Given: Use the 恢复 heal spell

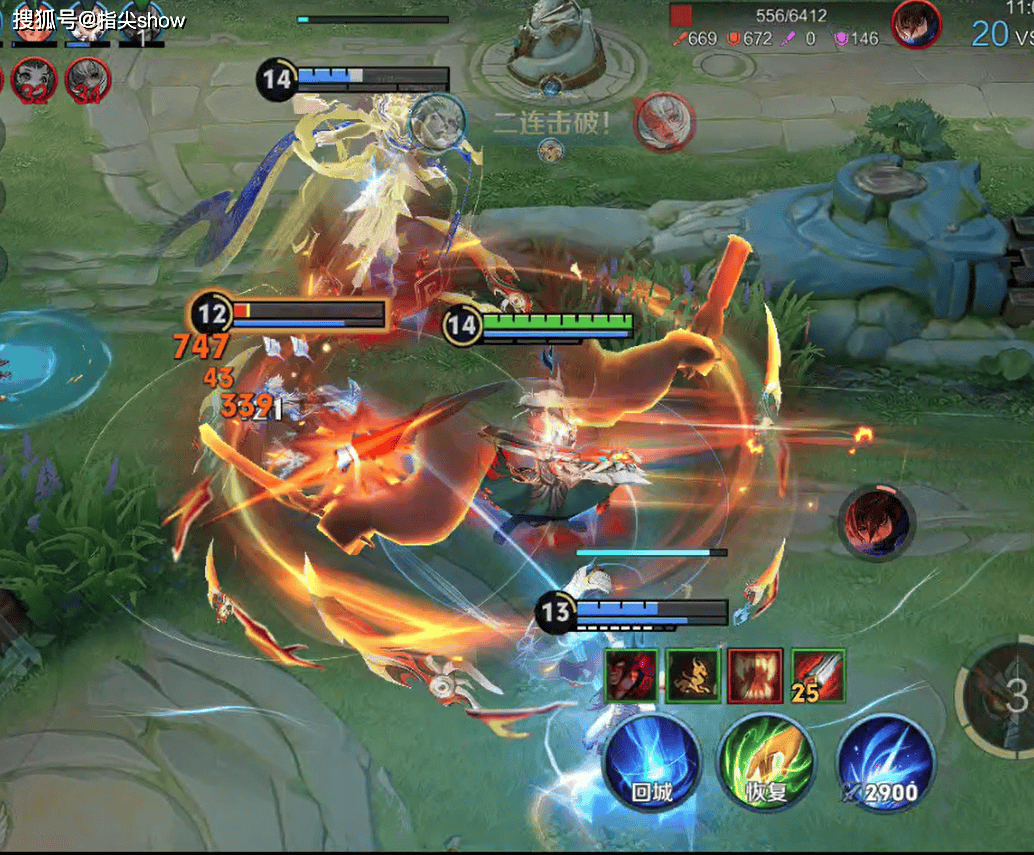Looking at the screenshot, I should coord(768,763).
